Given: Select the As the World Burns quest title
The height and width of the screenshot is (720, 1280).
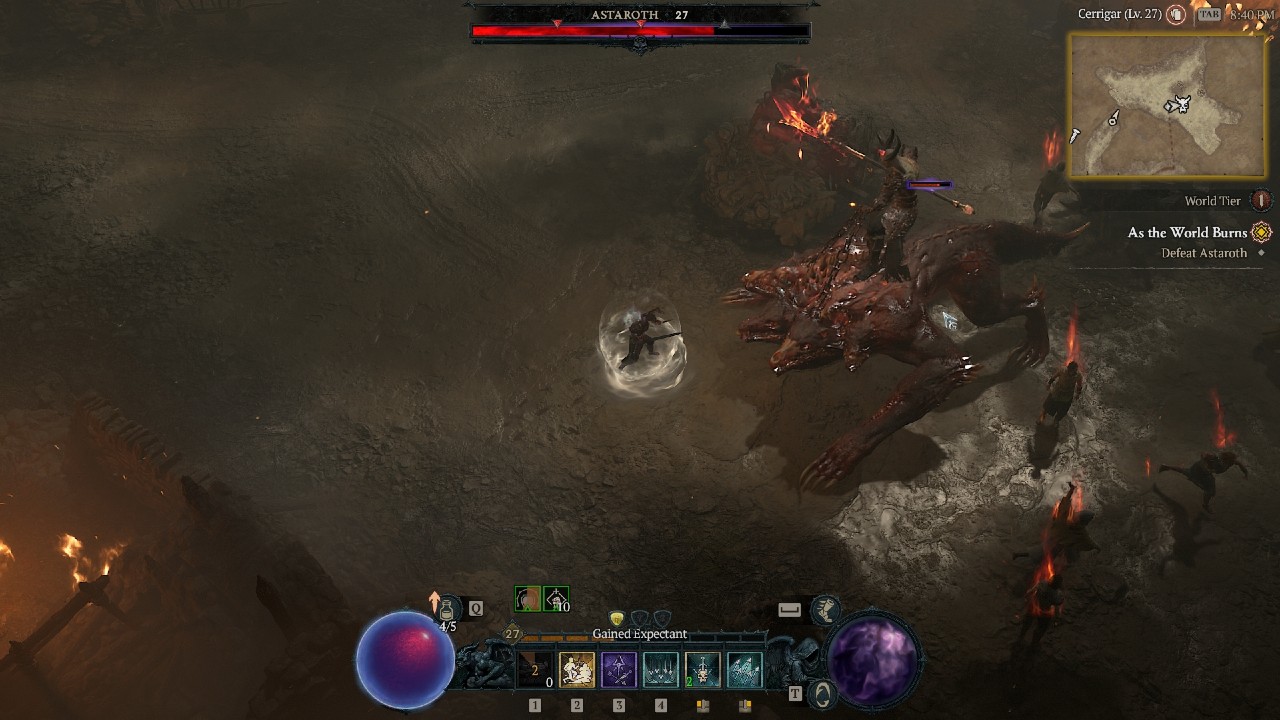Looking at the screenshot, I should click(x=1187, y=231).
